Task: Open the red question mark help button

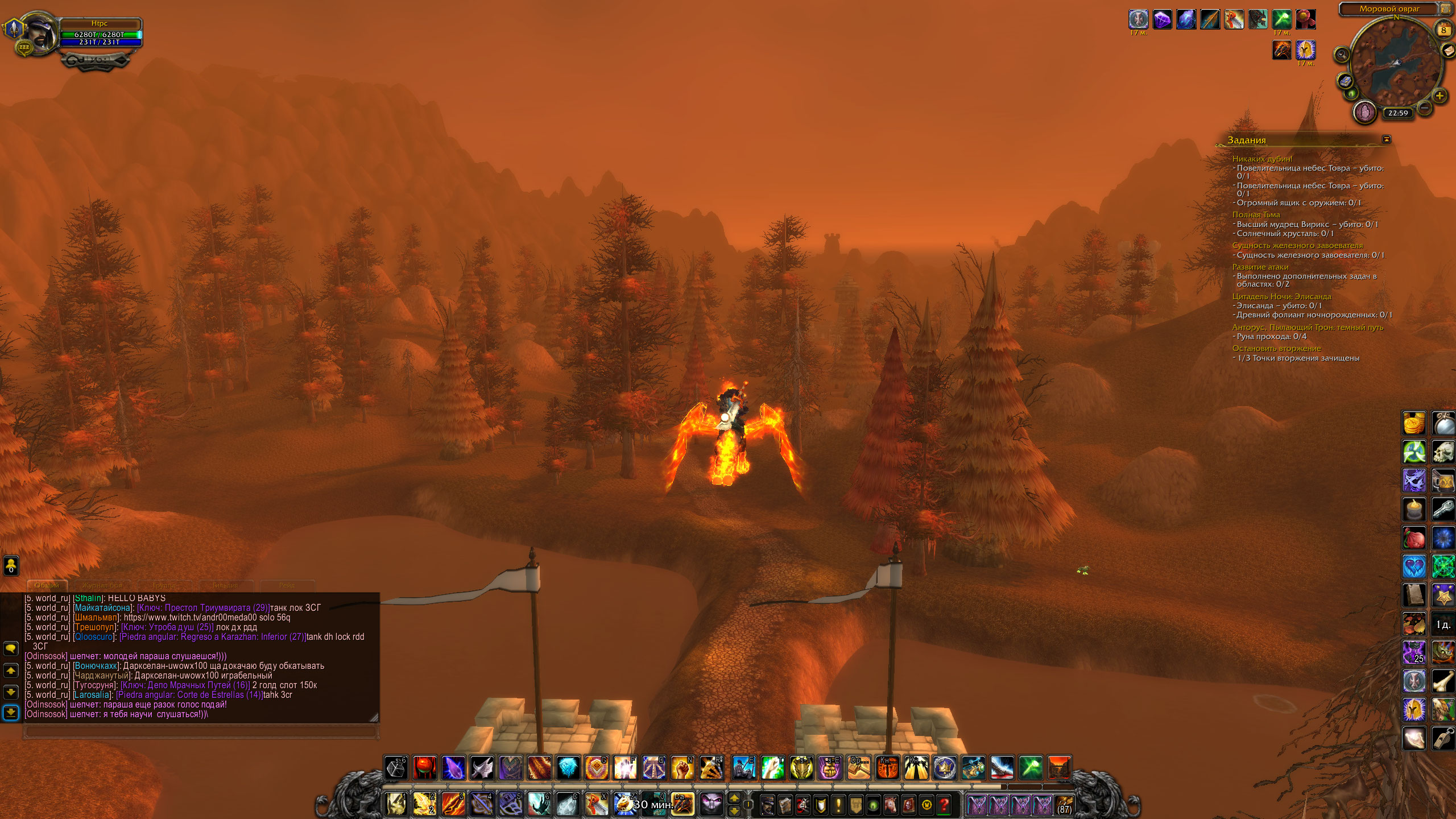Action: coord(944,805)
